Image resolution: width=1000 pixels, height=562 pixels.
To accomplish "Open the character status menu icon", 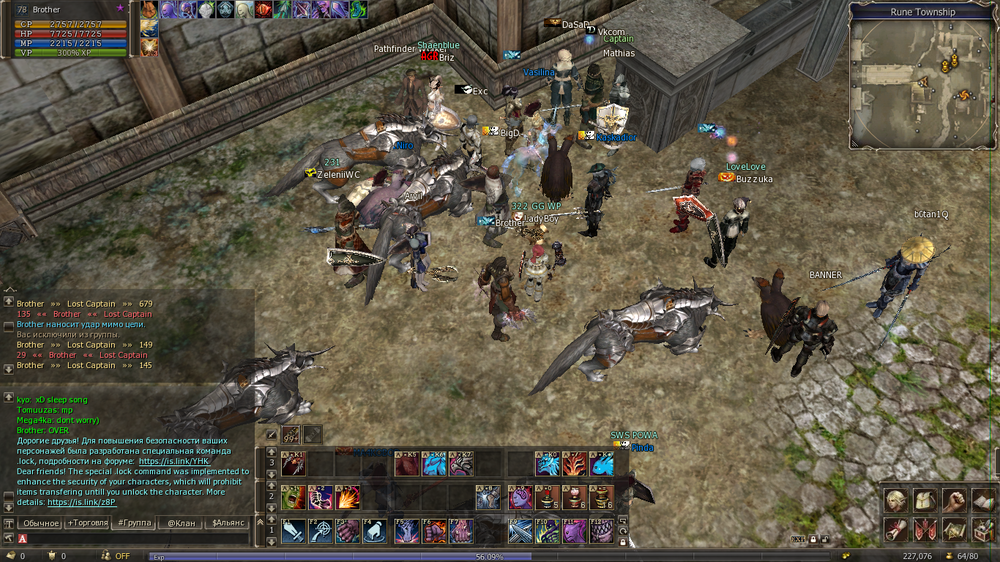I will pos(896,502).
